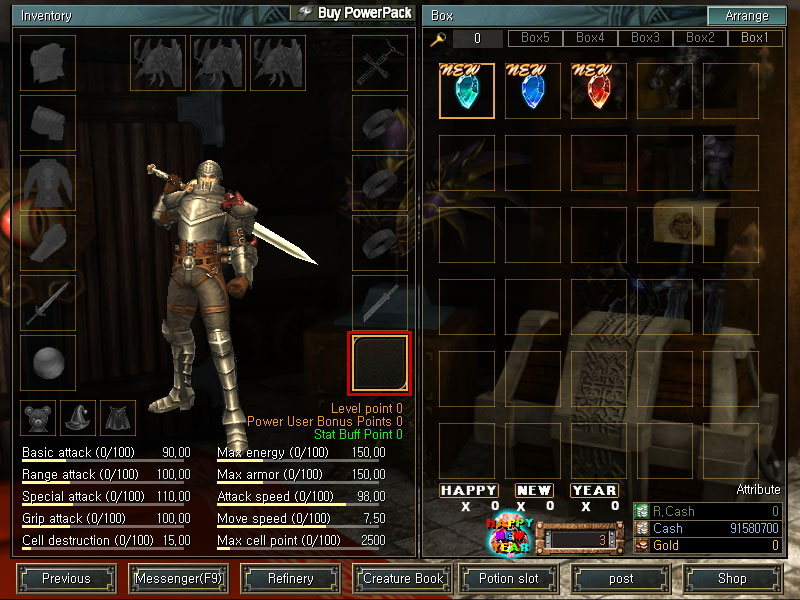Open the Potion slot panel
Viewport: 800px width, 600px height.
508,578
